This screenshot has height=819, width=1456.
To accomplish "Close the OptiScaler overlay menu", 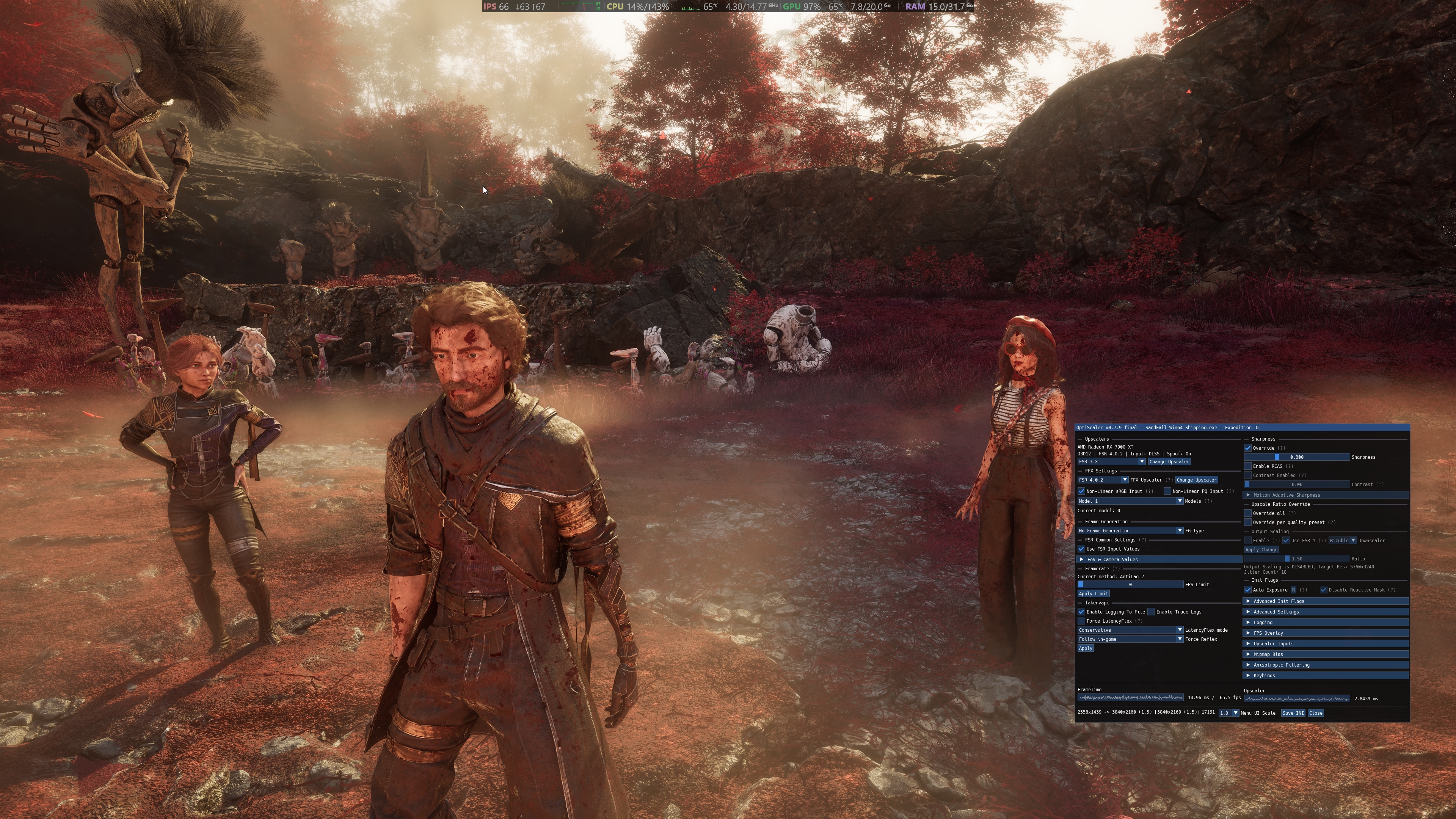I will 1315,713.
